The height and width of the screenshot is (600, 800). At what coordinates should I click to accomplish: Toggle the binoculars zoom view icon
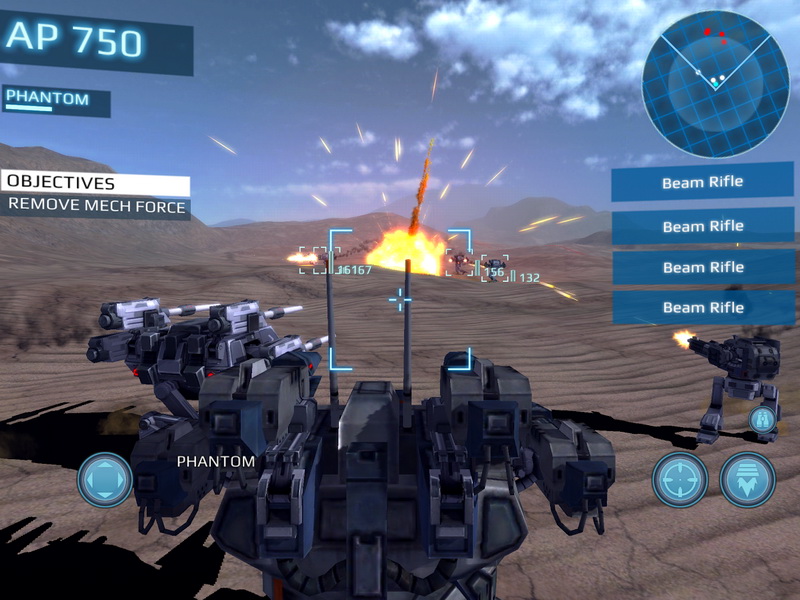763,418
